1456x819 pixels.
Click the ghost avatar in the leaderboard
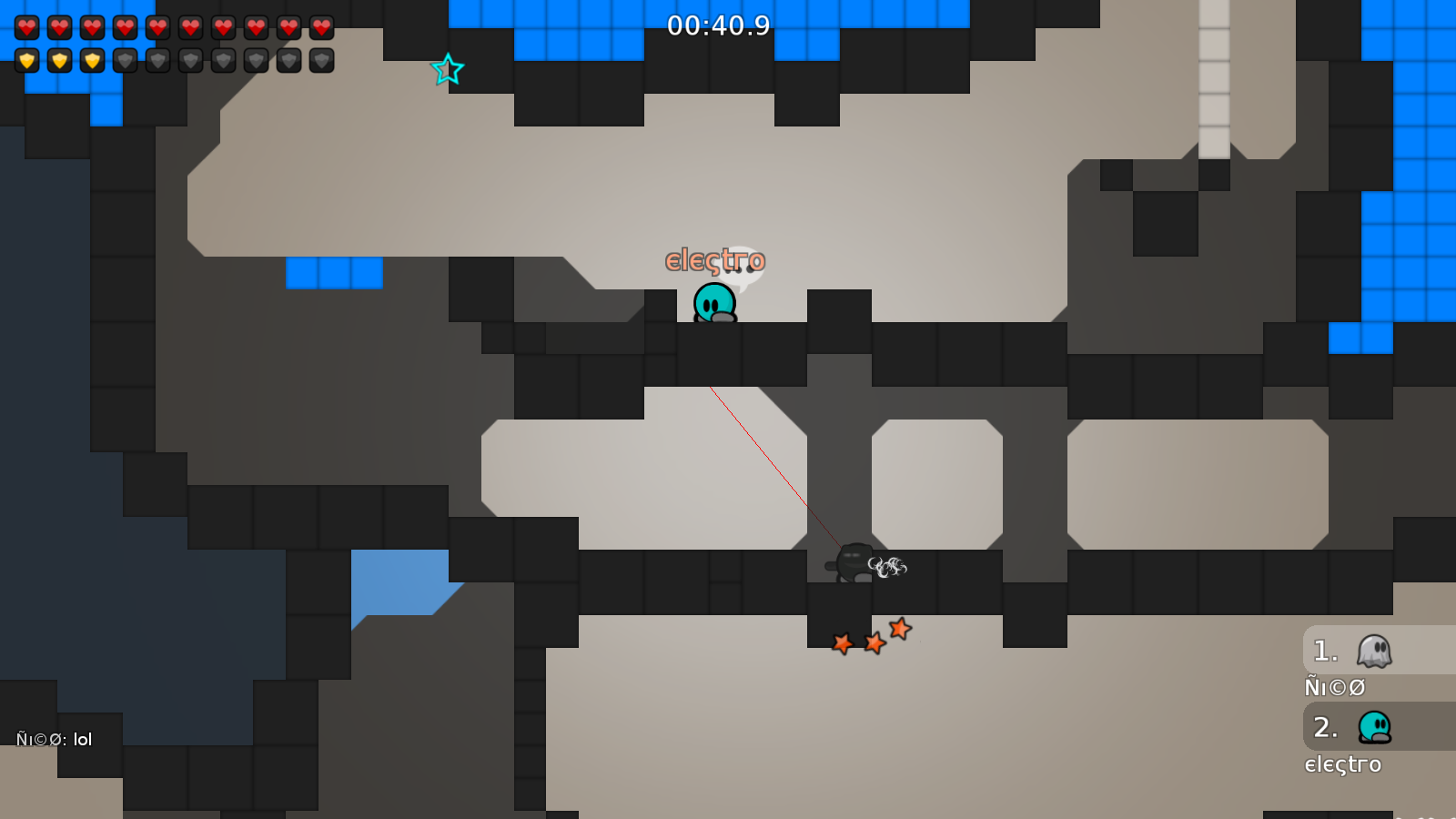click(x=1374, y=650)
